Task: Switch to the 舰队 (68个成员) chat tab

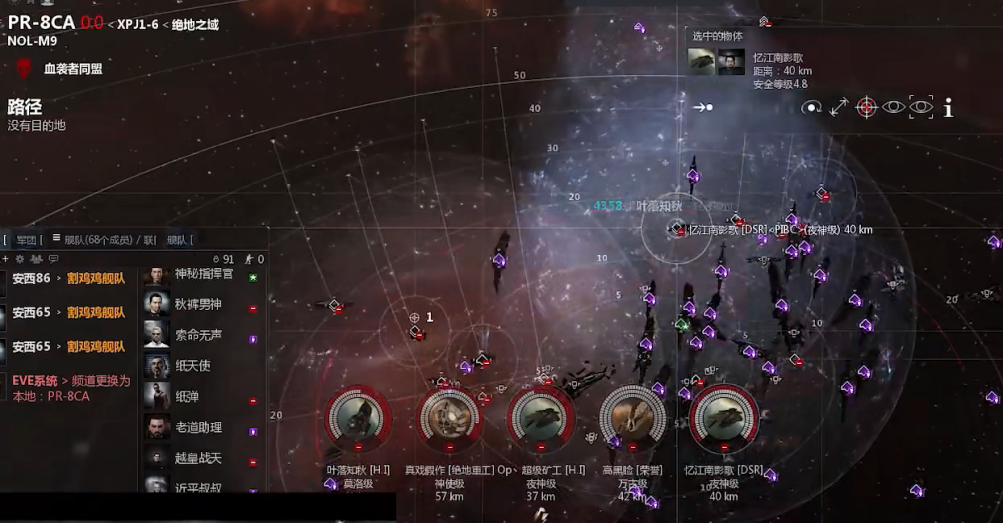Action: pos(98,240)
